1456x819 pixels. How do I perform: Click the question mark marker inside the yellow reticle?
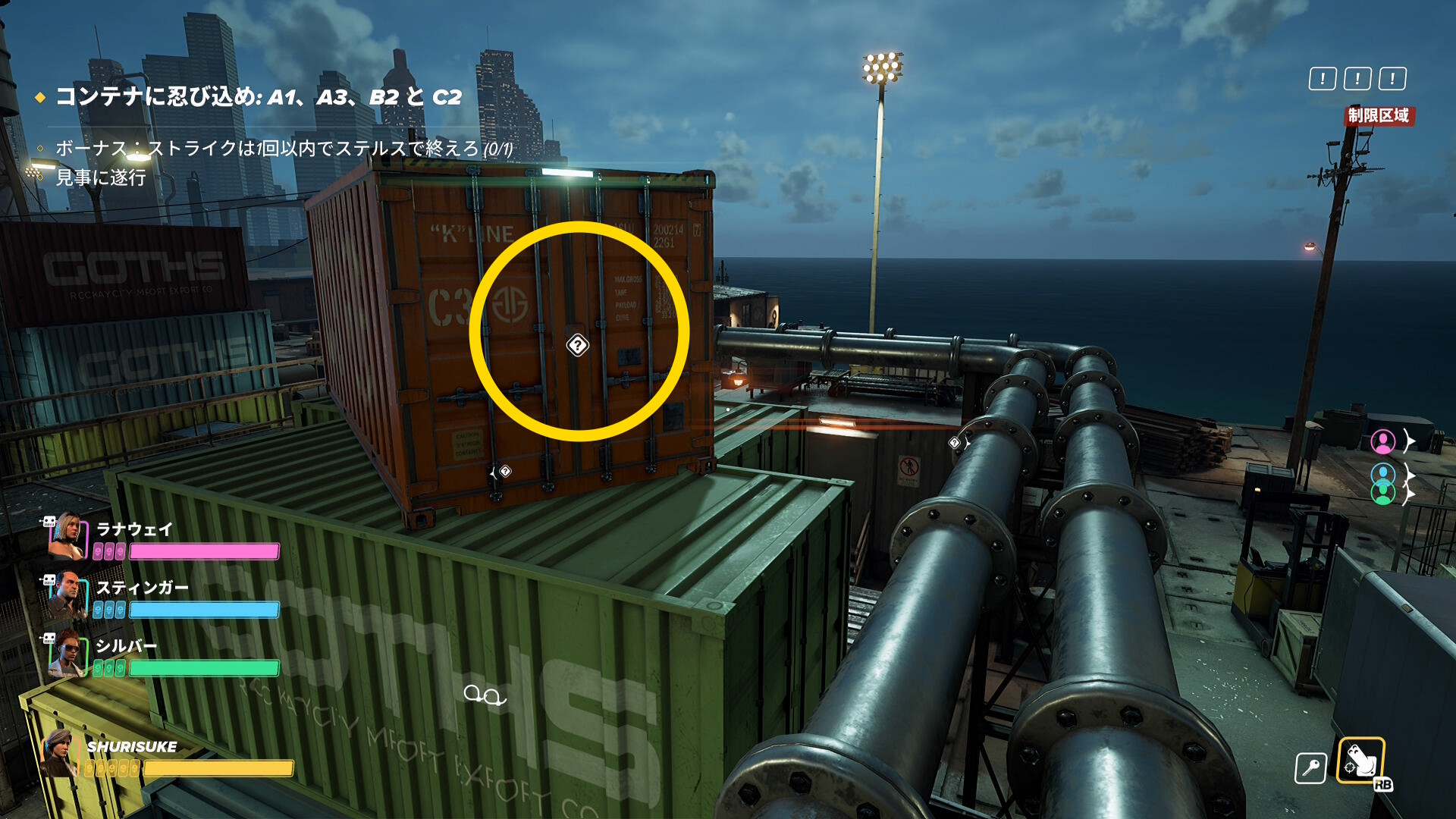(577, 346)
